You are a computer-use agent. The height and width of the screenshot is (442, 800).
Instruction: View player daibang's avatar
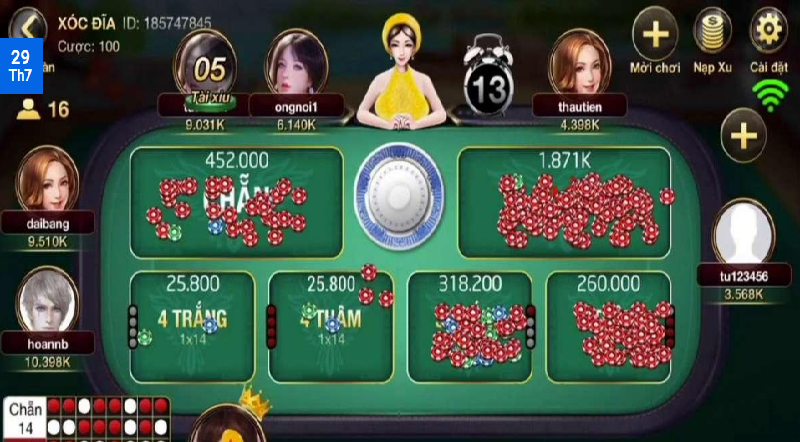point(46,180)
